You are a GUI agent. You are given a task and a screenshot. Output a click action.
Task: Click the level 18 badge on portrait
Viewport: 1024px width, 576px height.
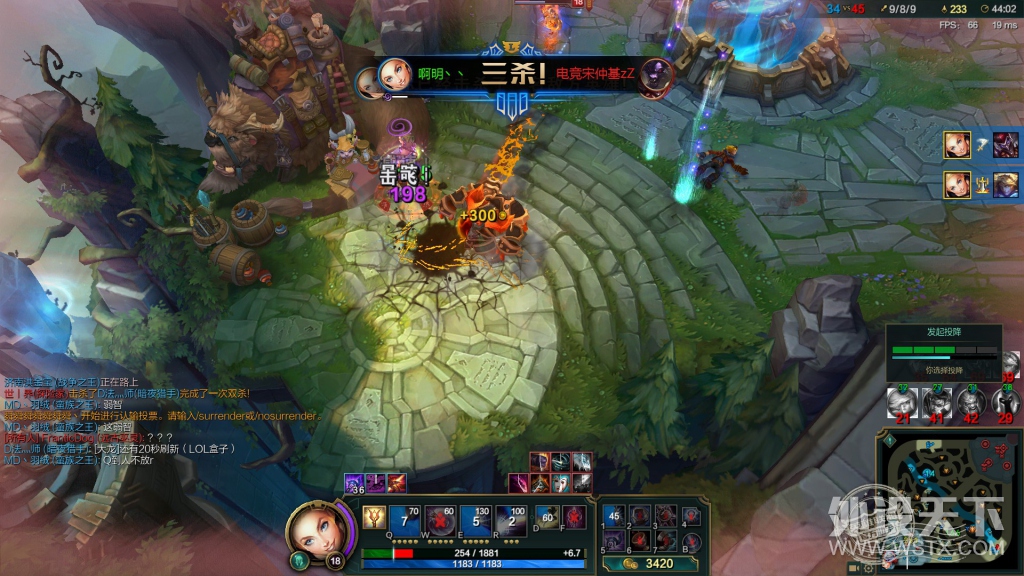click(333, 560)
